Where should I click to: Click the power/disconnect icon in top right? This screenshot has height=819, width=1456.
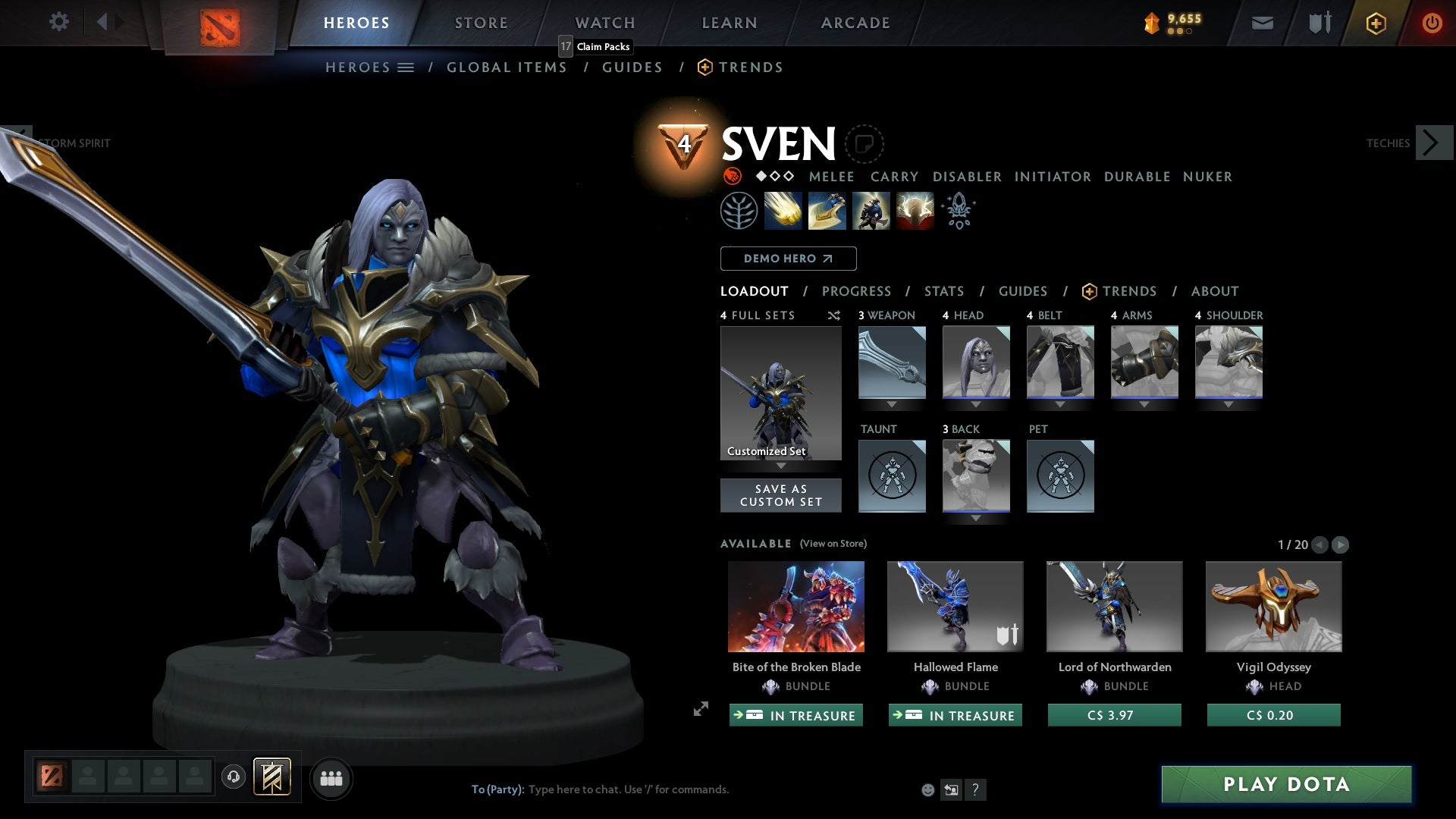click(x=1432, y=23)
